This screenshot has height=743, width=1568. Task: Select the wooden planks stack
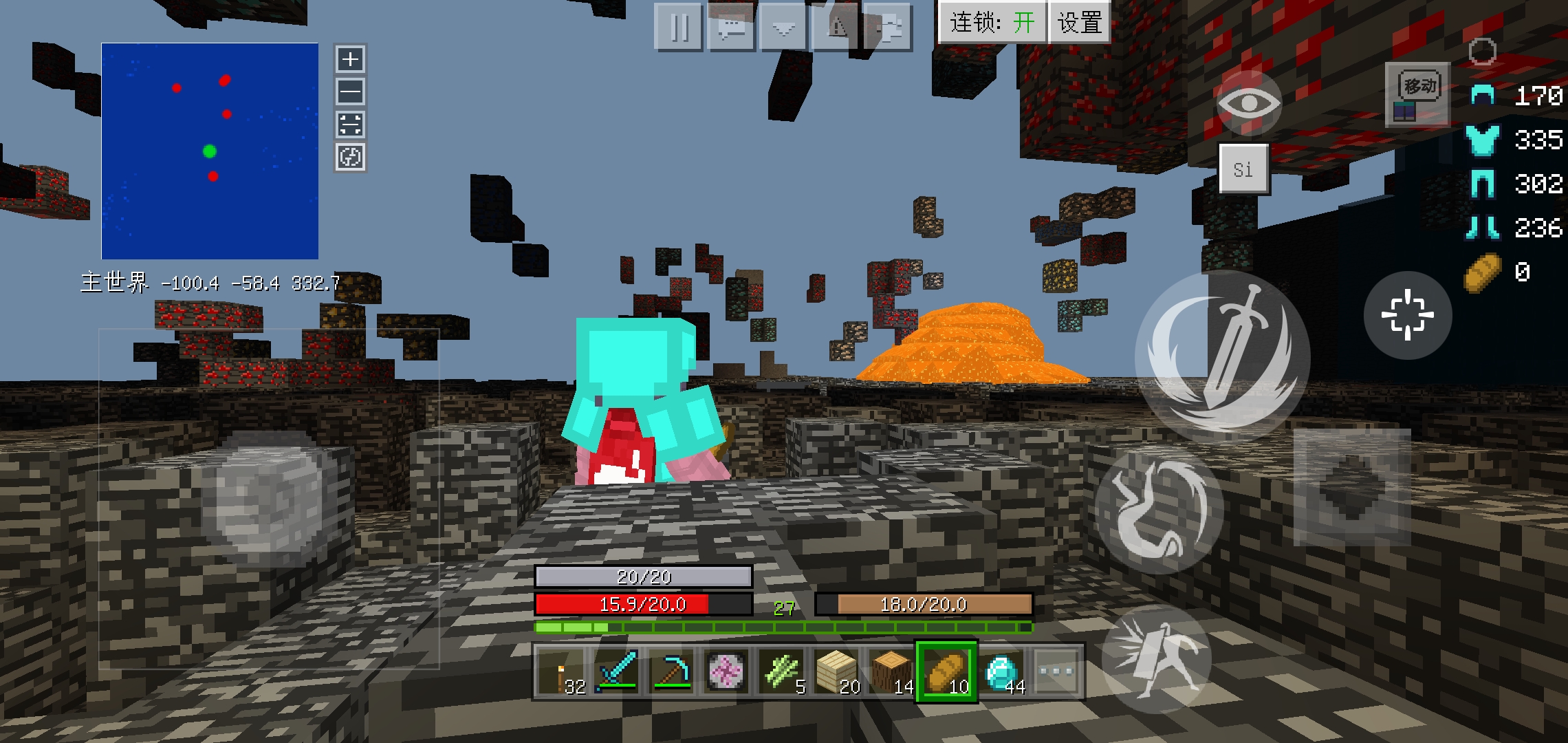pyautogui.click(x=837, y=671)
